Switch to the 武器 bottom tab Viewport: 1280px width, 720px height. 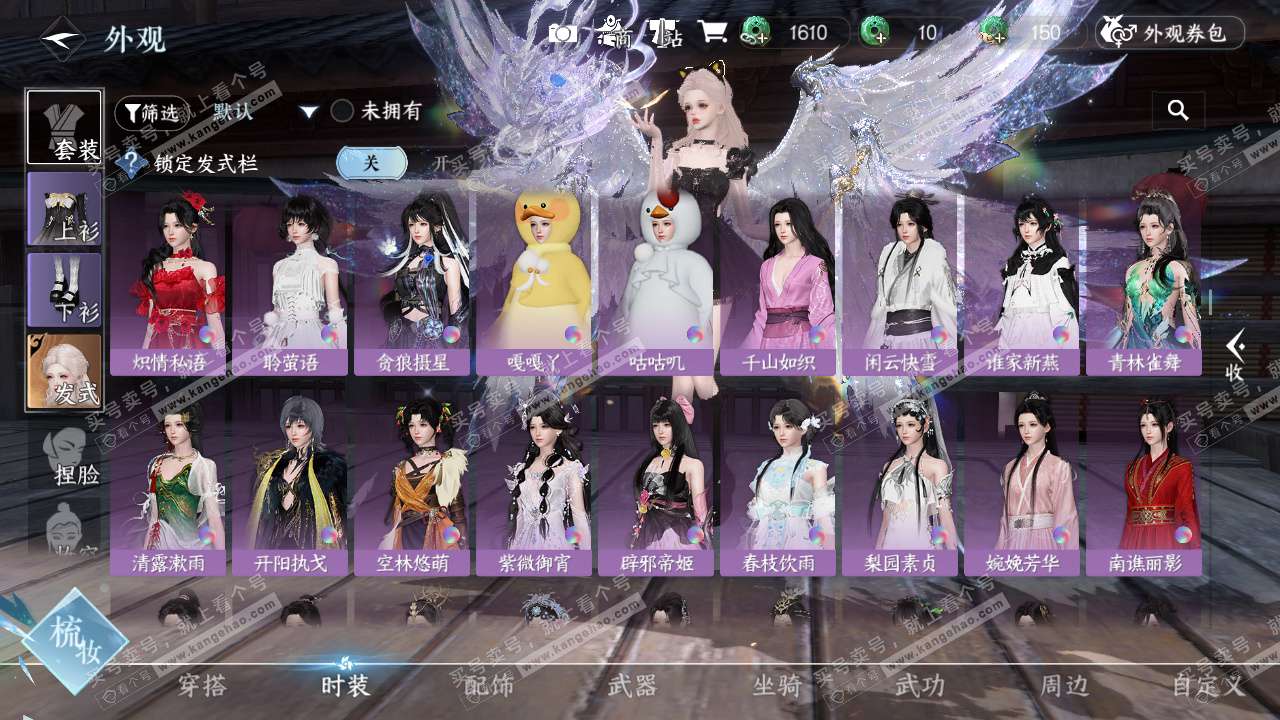click(632, 685)
